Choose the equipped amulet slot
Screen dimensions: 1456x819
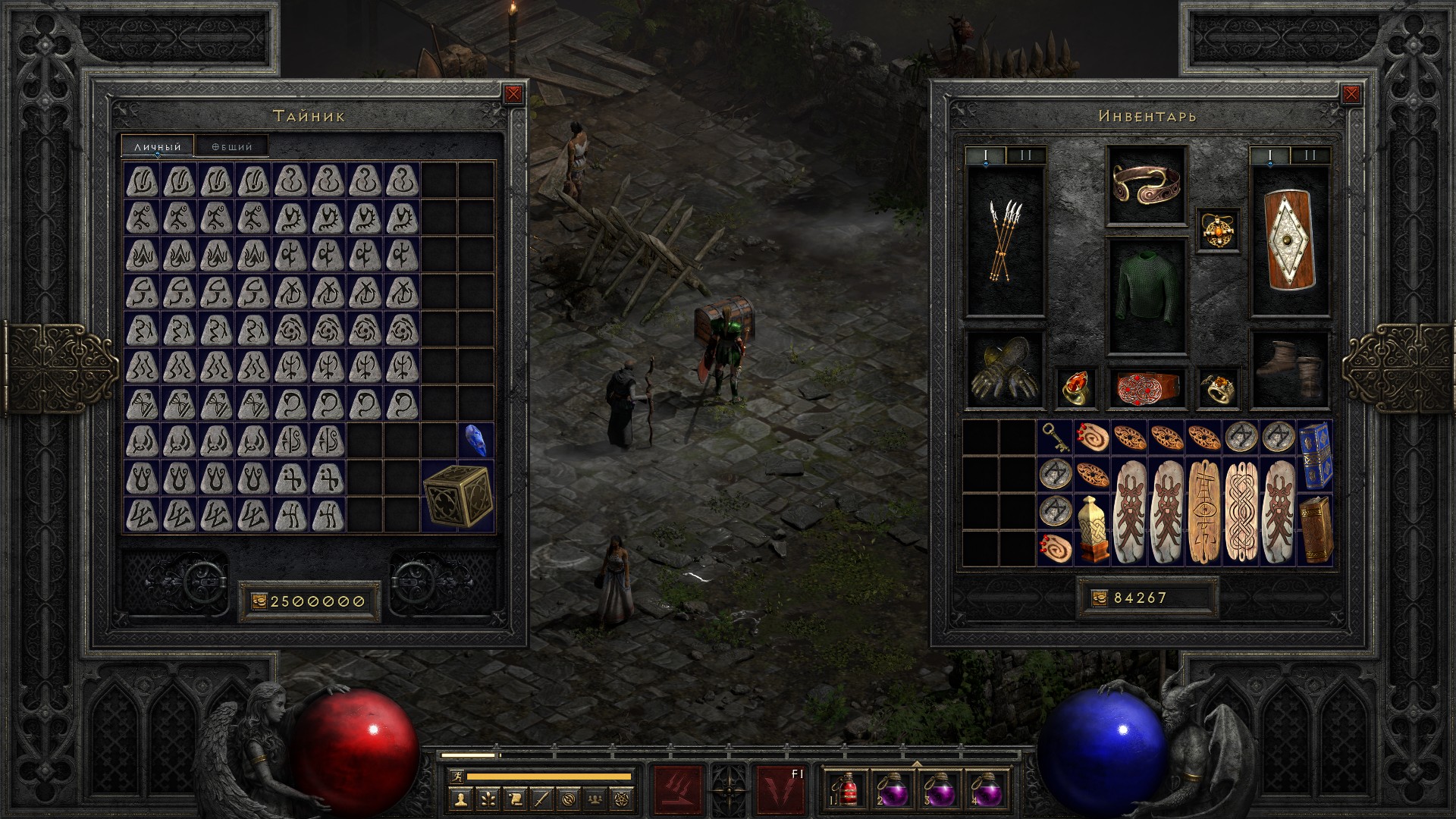pos(1219,231)
